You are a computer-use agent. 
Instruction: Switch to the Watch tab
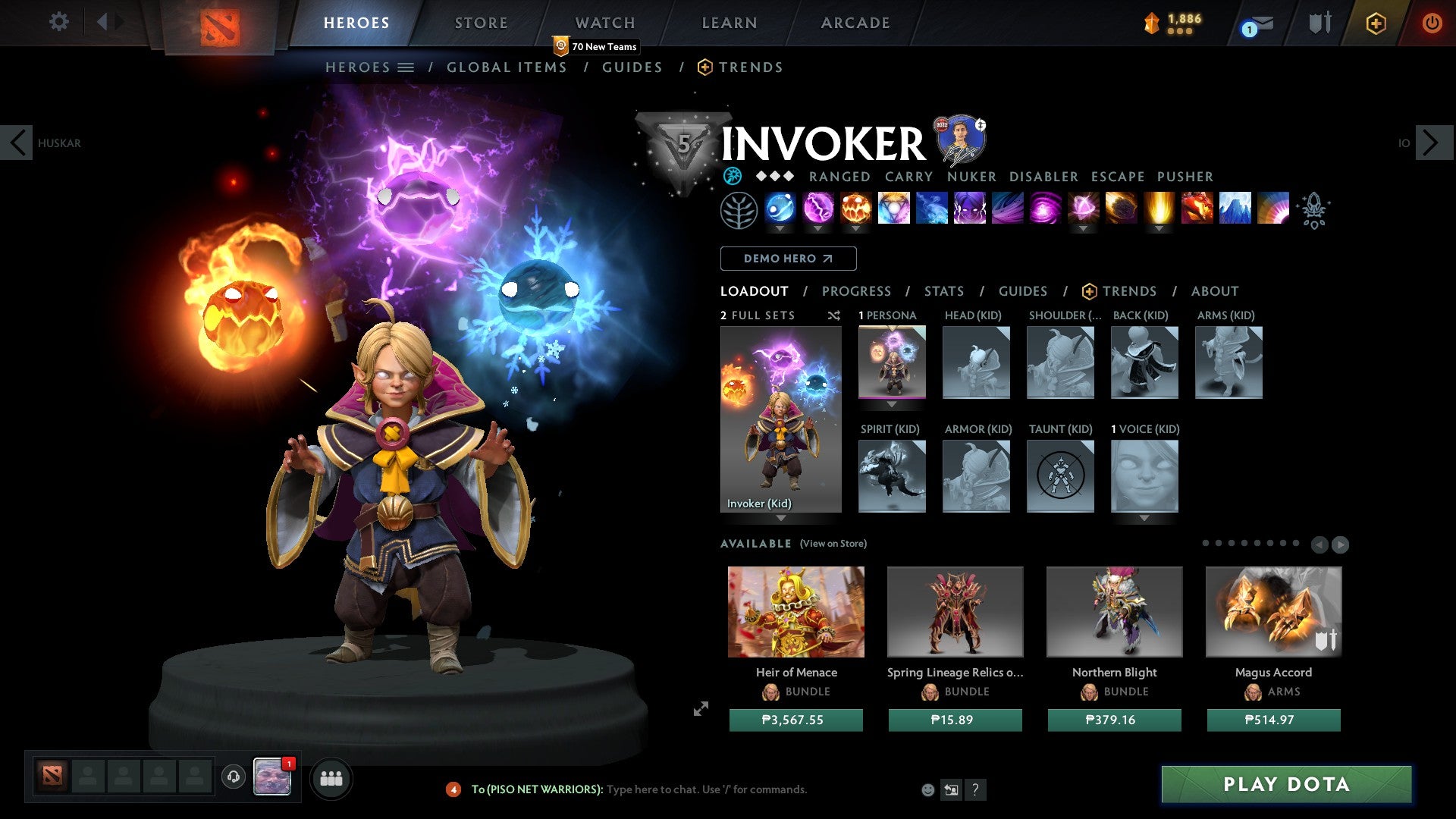pos(604,23)
